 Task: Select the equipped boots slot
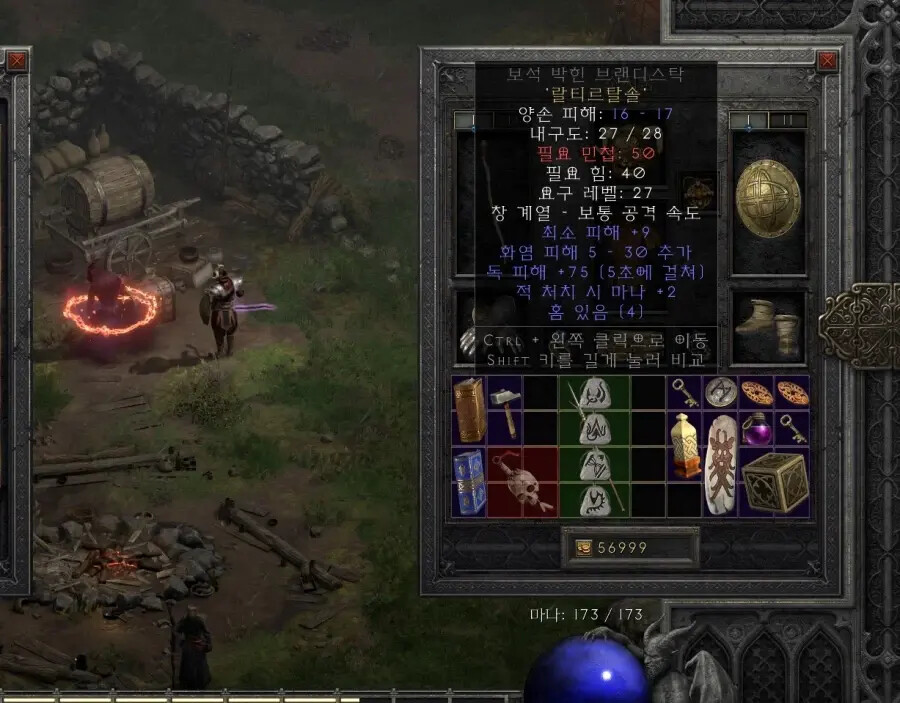(x=768, y=325)
